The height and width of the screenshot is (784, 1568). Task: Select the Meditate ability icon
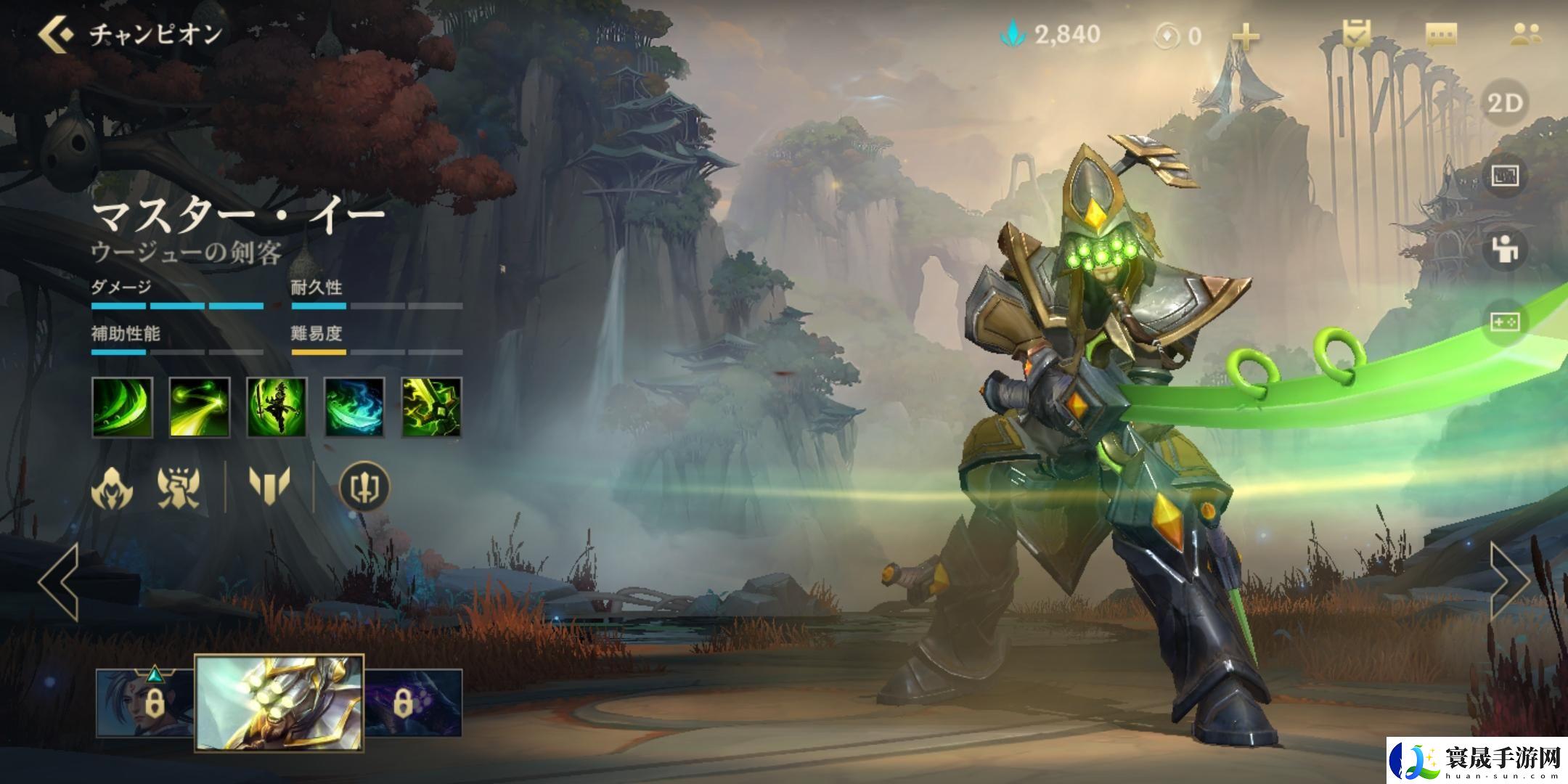click(277, 407)
